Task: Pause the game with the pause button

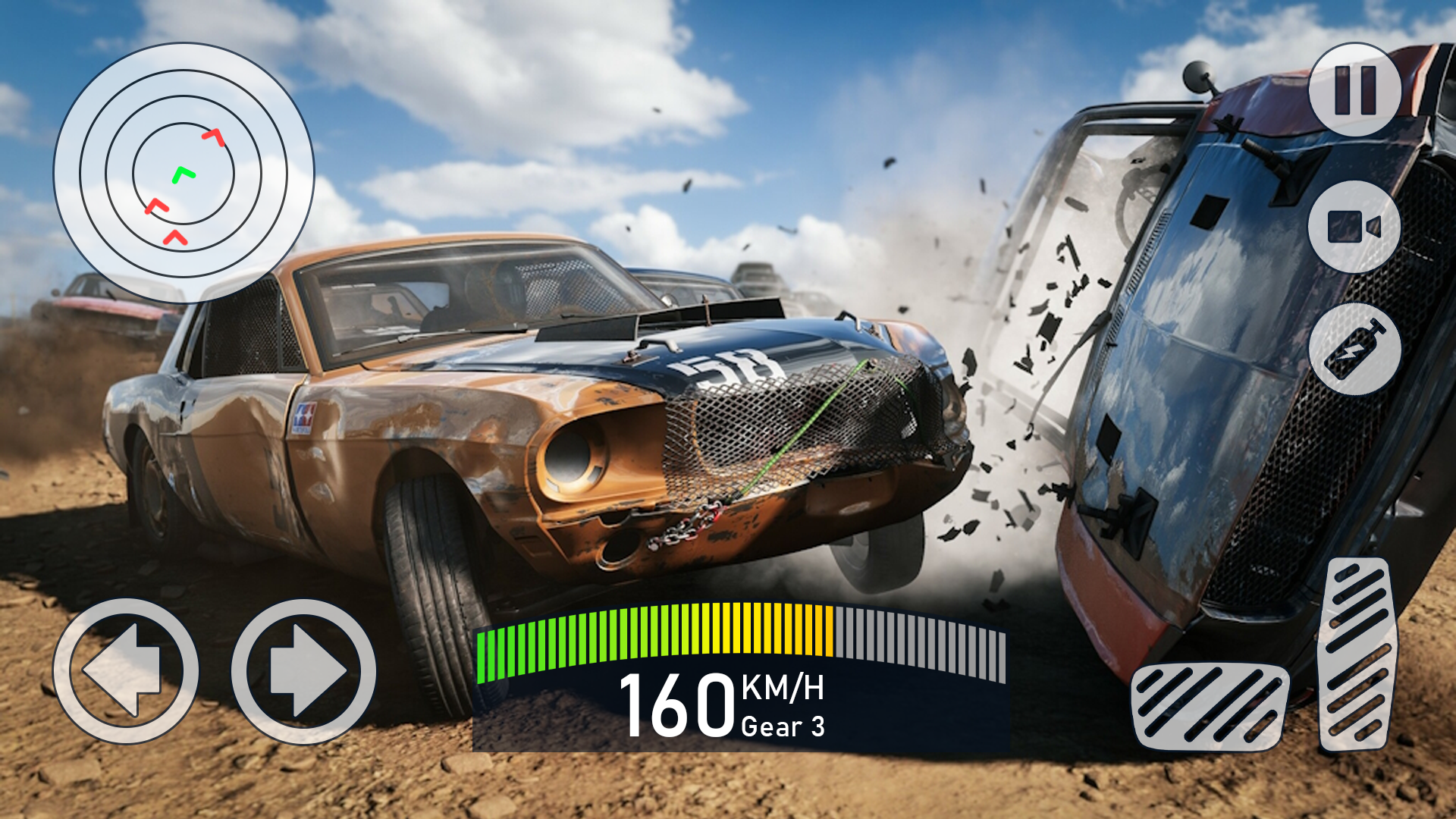Action: click(x=1354, y=89)
